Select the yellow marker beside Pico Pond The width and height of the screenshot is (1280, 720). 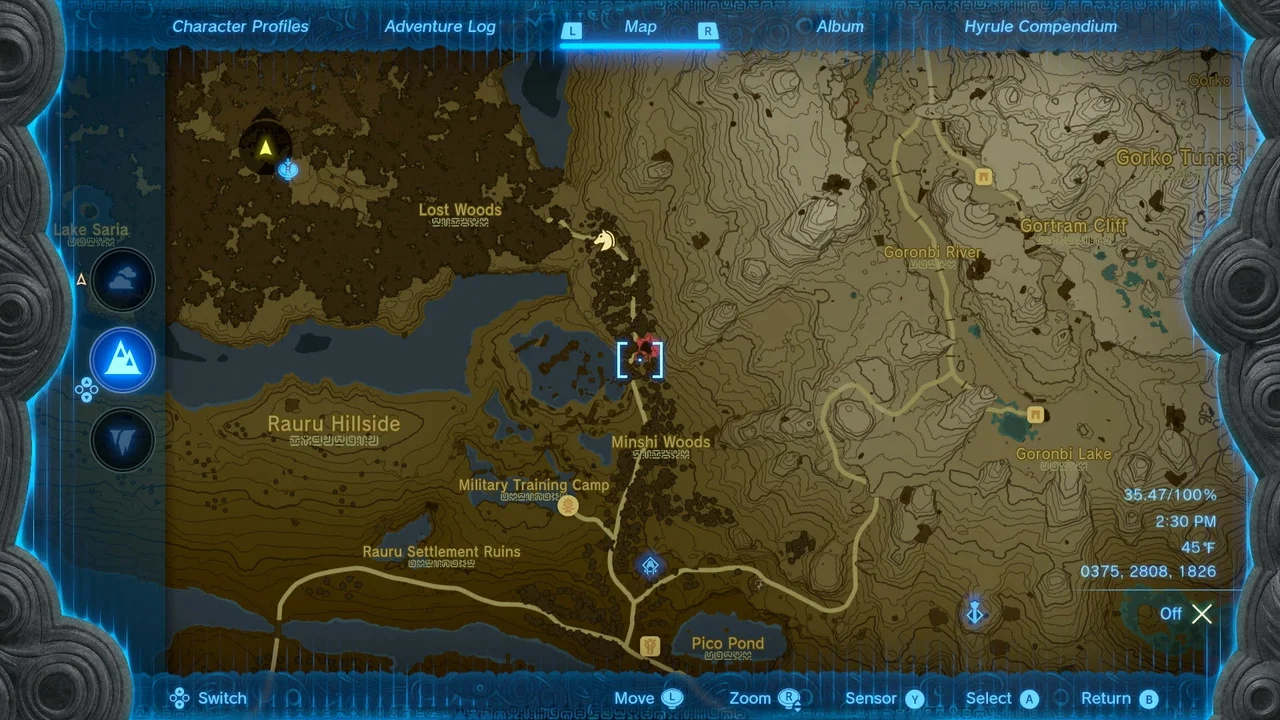click(x=650, y=645)
